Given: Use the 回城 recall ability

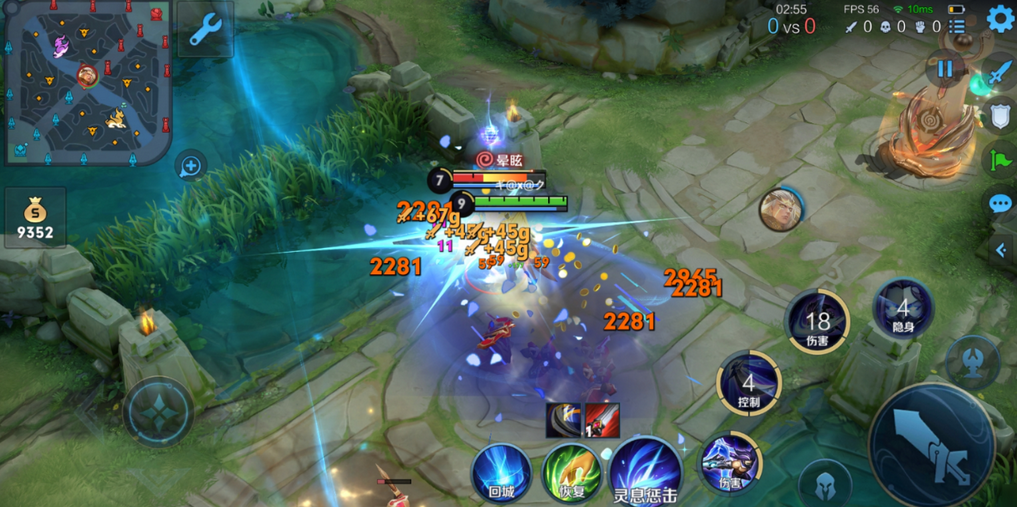Looking at the screenshot, I should pos(501,471).
